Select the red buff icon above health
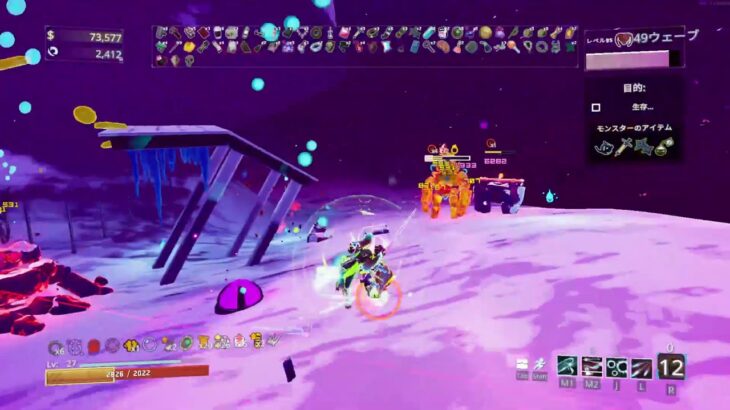The height and width of the screenshot is (410, 730). point(94,345)
